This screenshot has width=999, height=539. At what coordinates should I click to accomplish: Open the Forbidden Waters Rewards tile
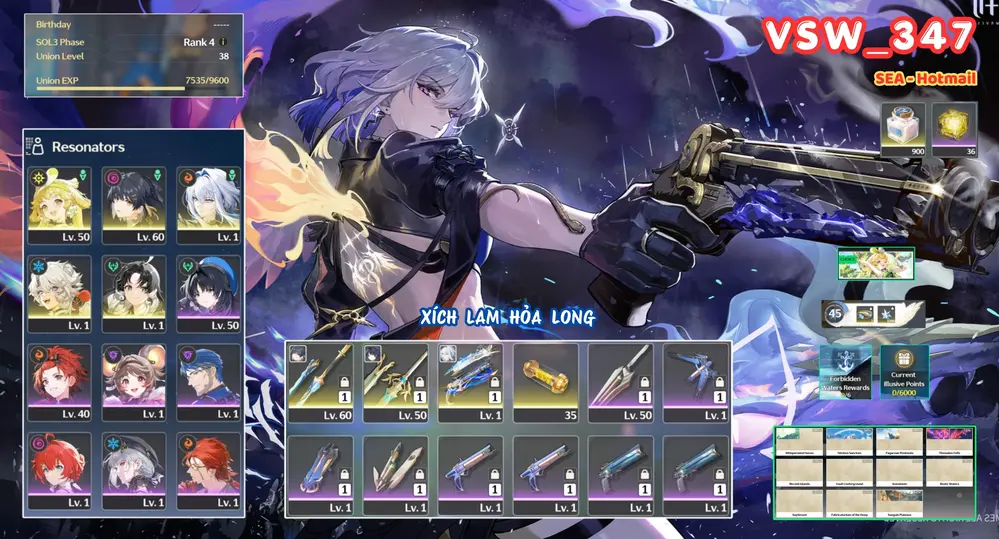click(845, 371)
